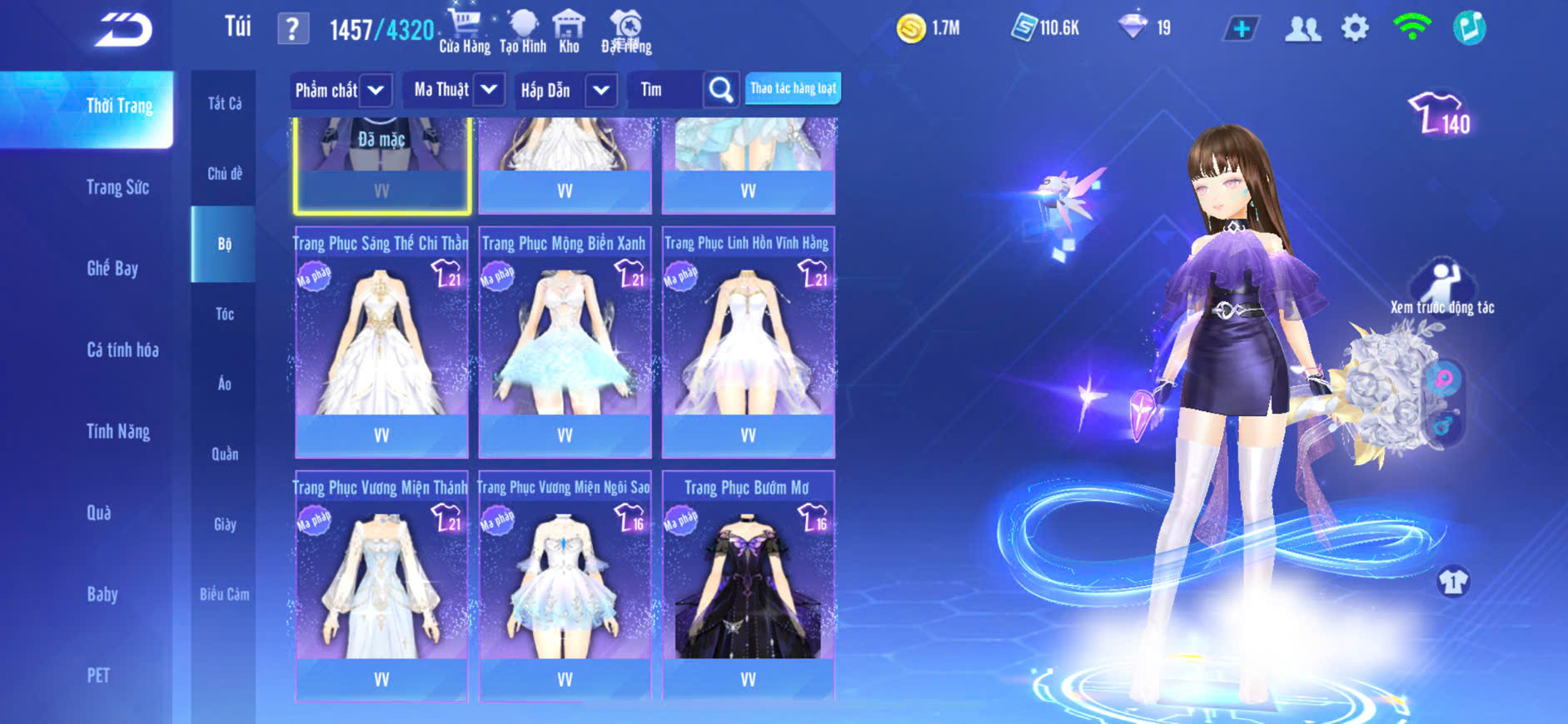The height and width of the screenshot is (724, 1568).
Task: Open the Kho storage
Action: click(569, 32)
